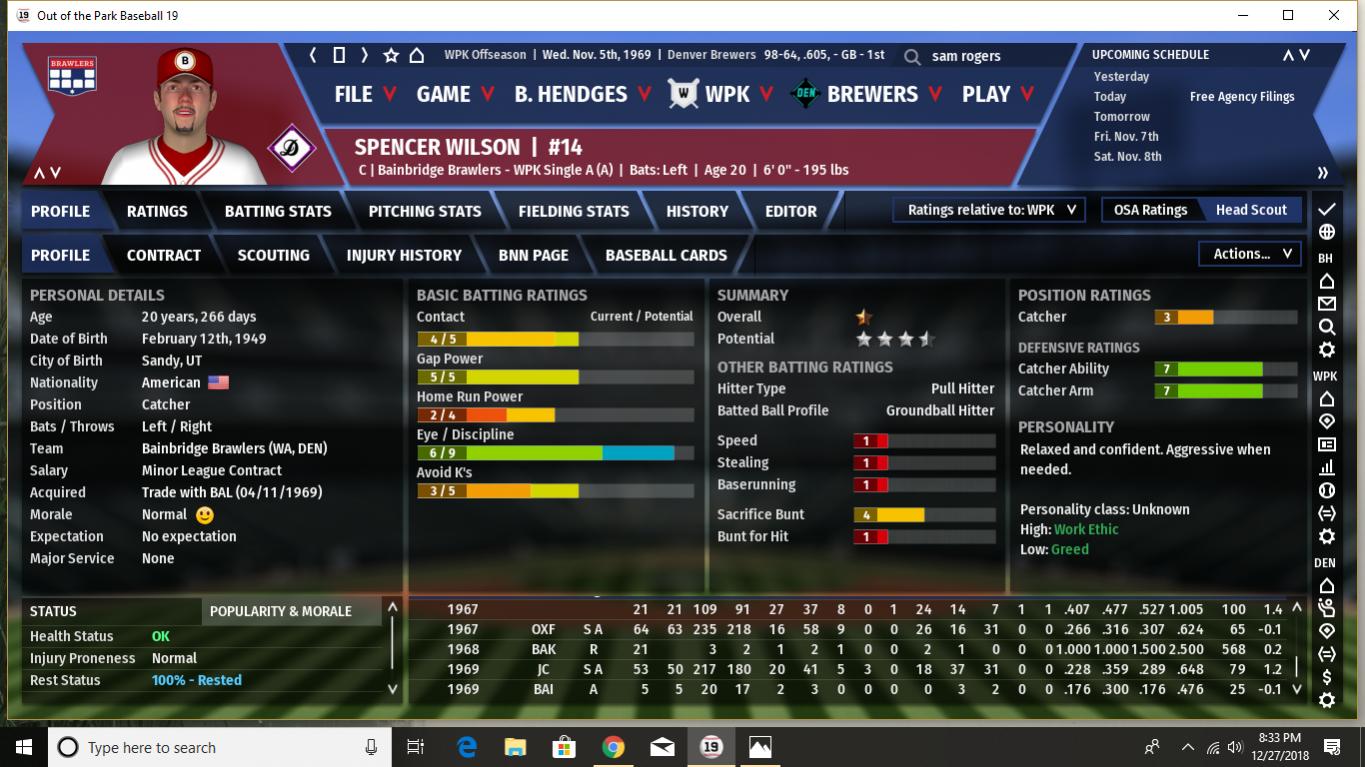This screenshot has width=1365, height=767.
Task: Expand the Actions dropdown
Action: [x=1251, y=254]
